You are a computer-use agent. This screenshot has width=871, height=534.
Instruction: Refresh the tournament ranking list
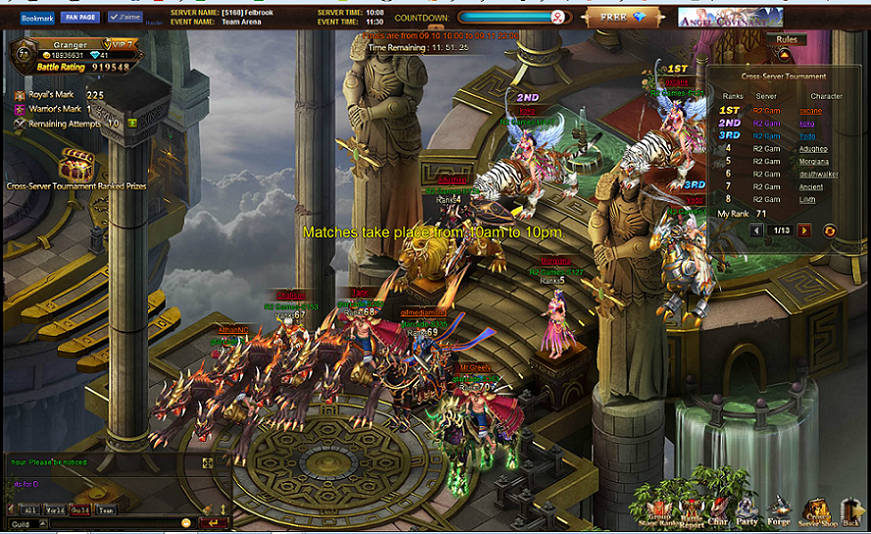tap(829, 231)
